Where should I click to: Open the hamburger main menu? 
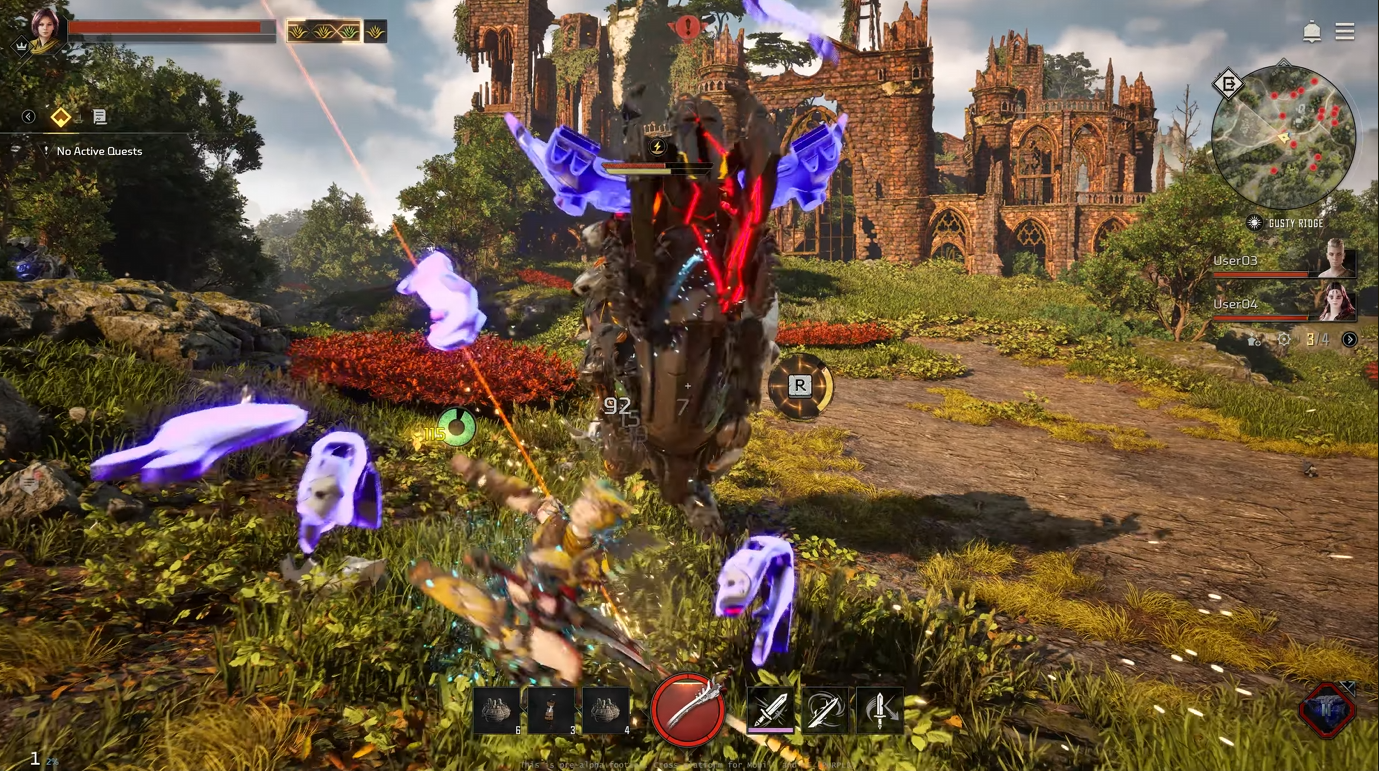[1345, 32]
